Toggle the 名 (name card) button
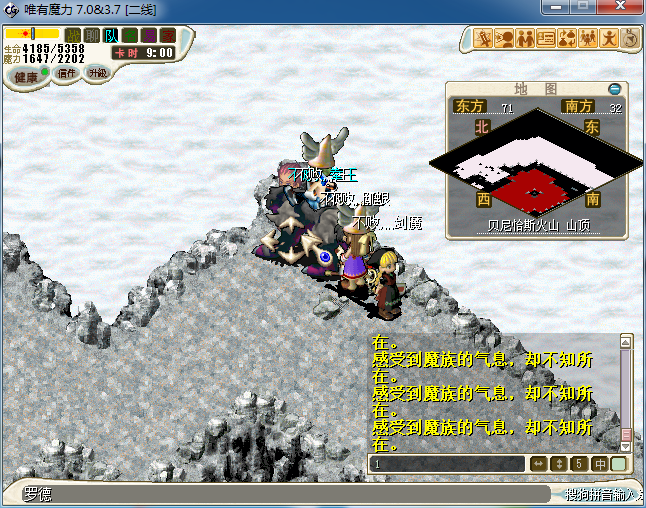This screenshot has height=508, width=646. point(130,36)
